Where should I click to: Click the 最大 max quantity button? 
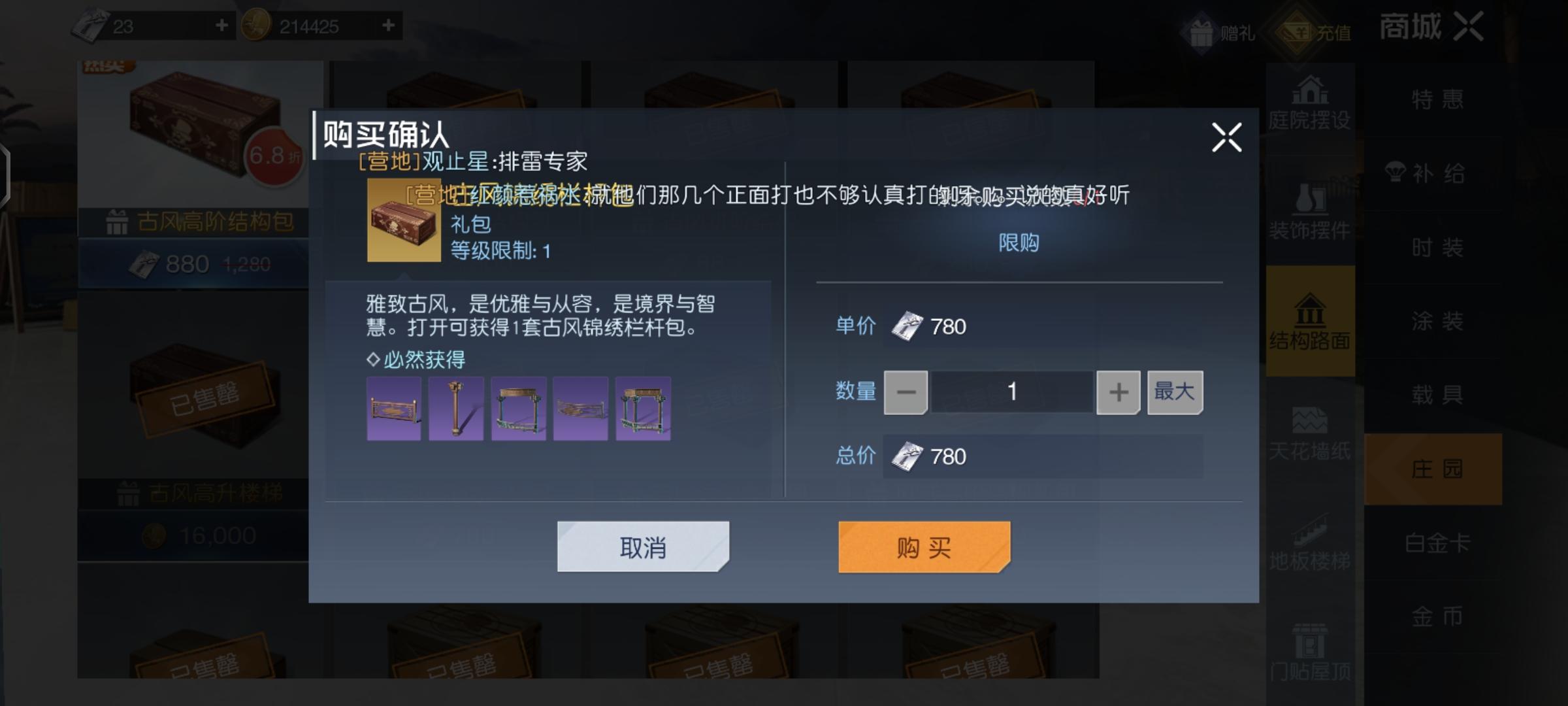click(x=1174, y=392)
